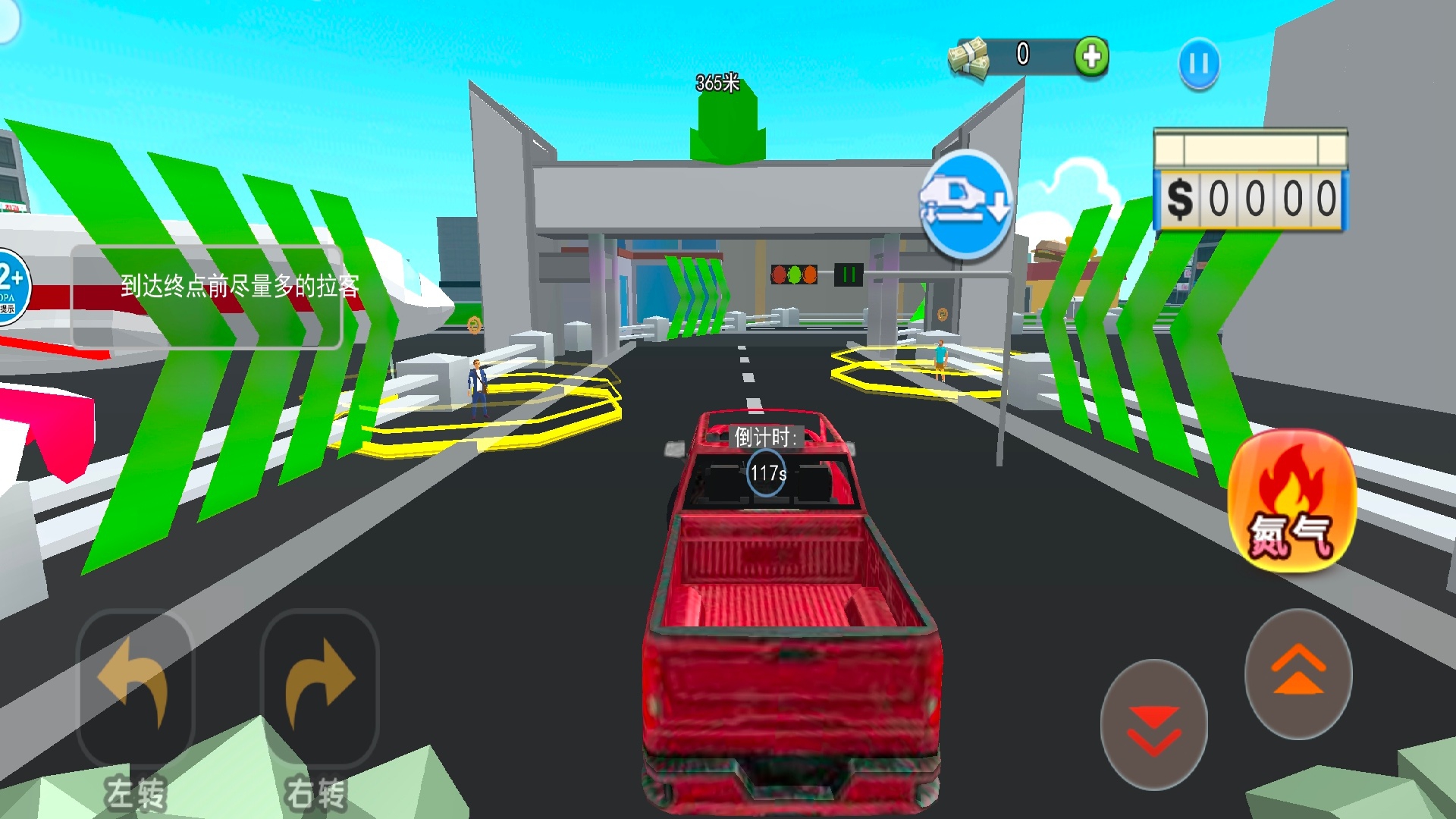This screenshot has width=1456, height=819.
Task: Pause the game with the blue button
Action: click(x=1199, y=64)
